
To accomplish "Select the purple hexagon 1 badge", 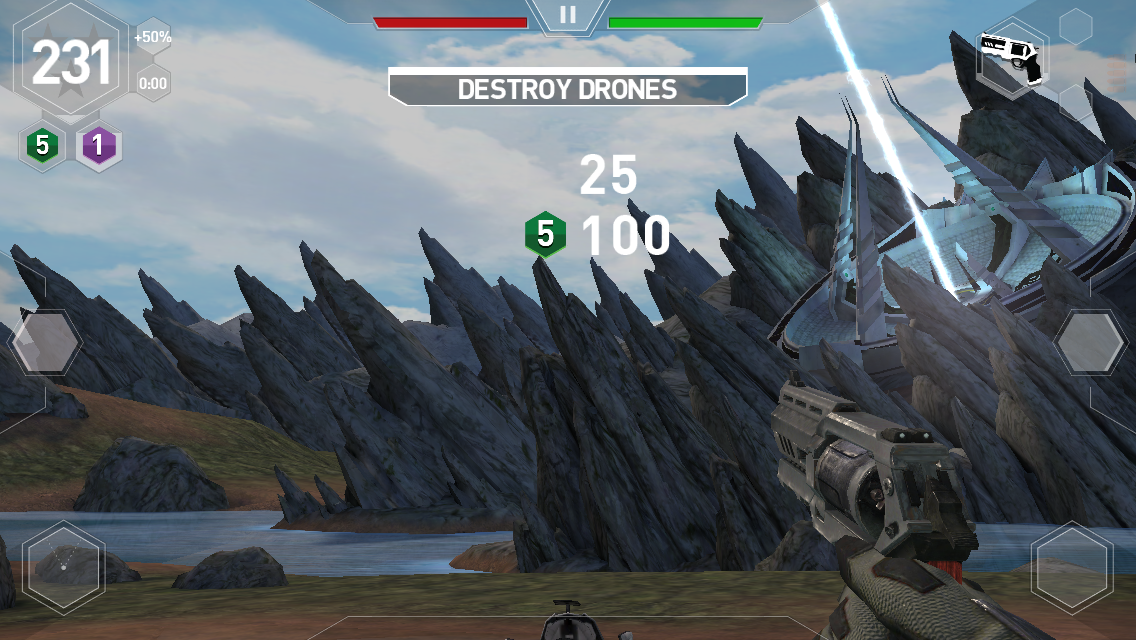I will click(x=98, y=147).
